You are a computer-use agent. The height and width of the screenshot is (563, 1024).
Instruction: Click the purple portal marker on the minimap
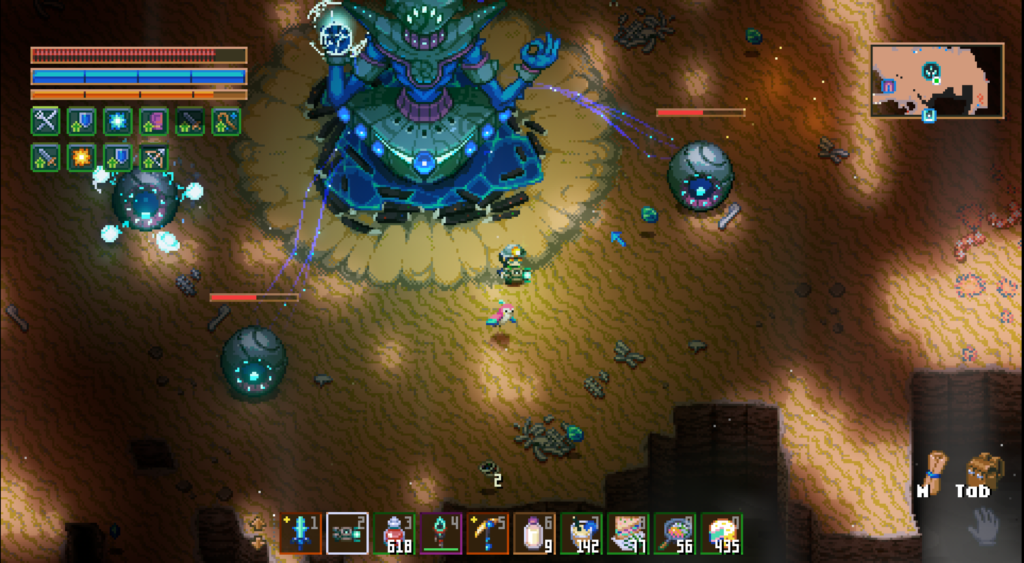pyautogui.click(x=887, y=87)
